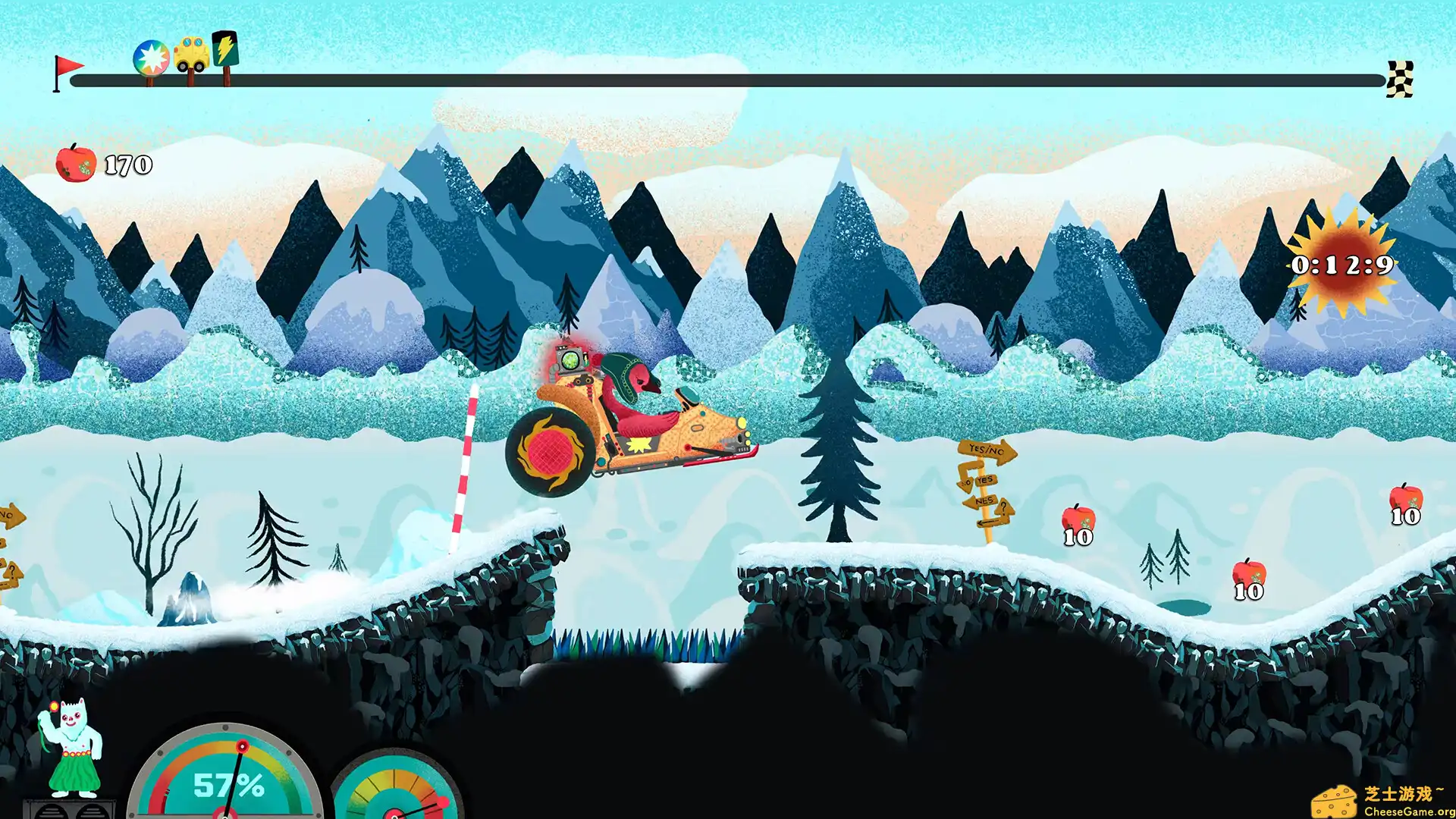Select the yellow car marker on the track
Viewport: 1456px width, 819px height.
191,54
